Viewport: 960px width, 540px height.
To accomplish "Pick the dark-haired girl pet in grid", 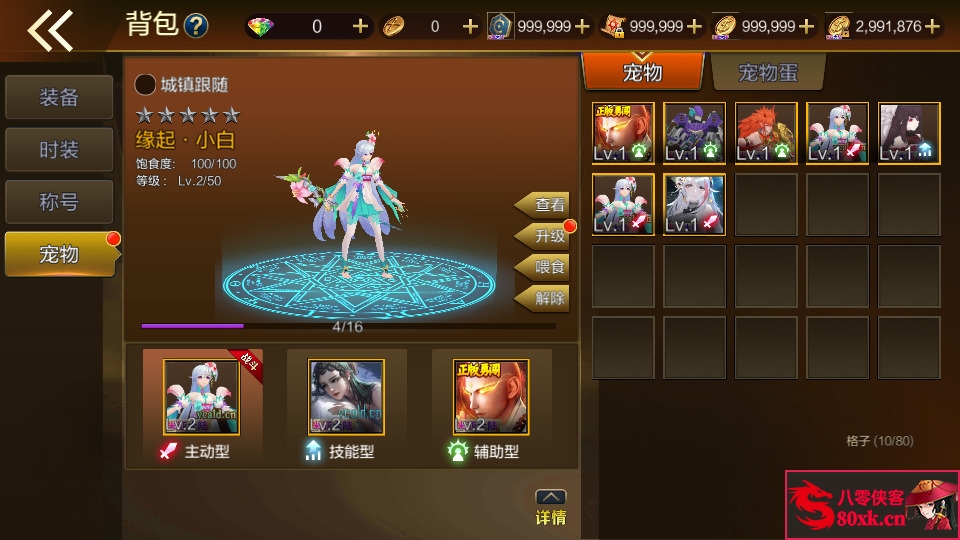I will coord(909,133).
